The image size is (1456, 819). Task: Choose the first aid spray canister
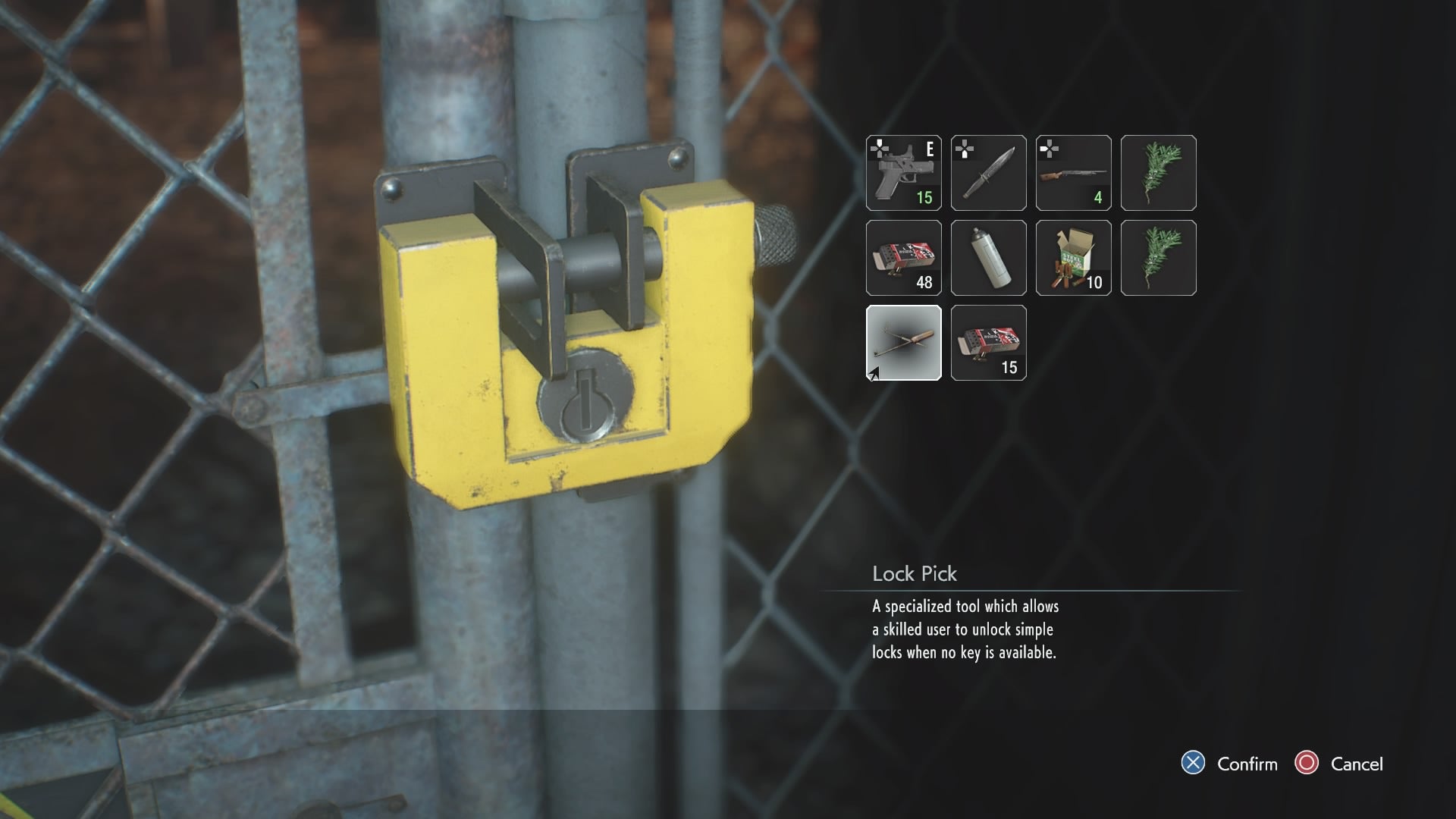(988, 258)
